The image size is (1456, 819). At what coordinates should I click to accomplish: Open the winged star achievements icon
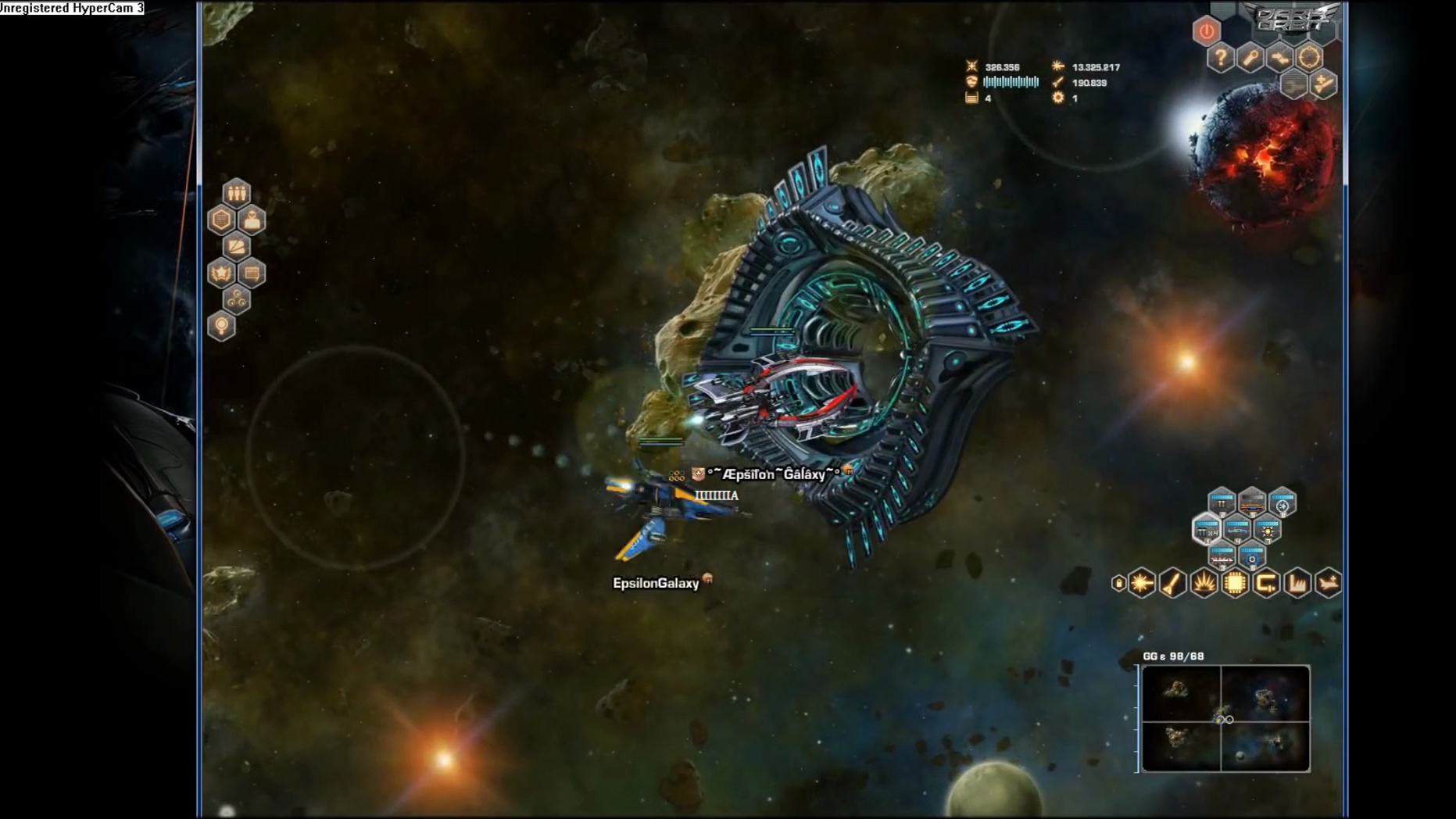click(x=221, y=274)
